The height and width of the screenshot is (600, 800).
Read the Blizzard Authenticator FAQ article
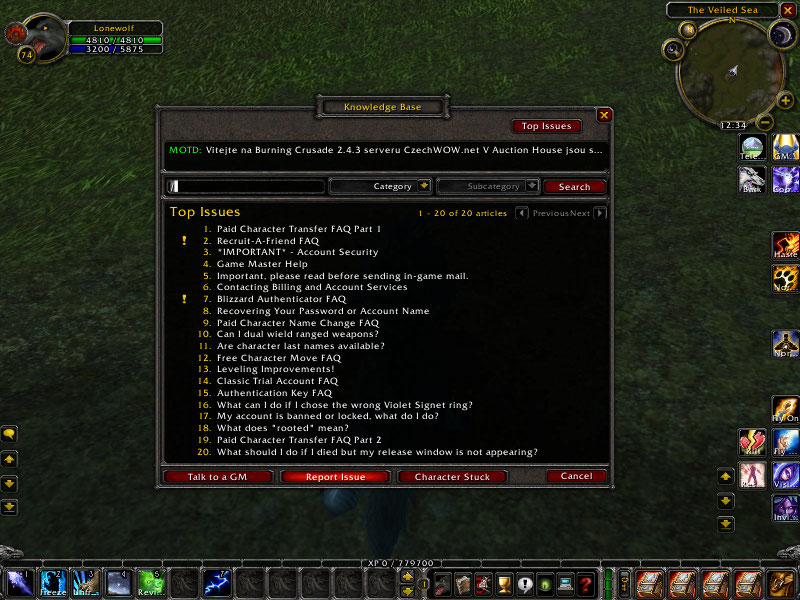click(281, 299)
